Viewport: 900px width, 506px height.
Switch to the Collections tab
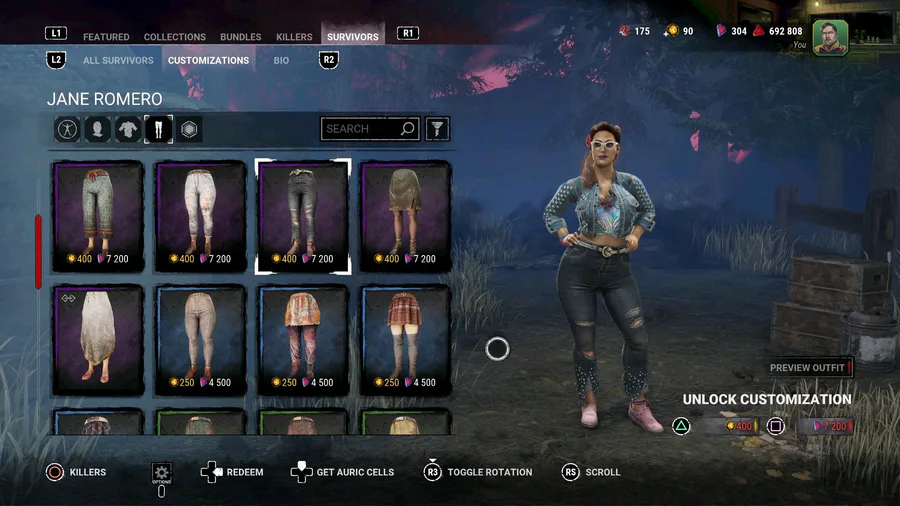[175, 37]
